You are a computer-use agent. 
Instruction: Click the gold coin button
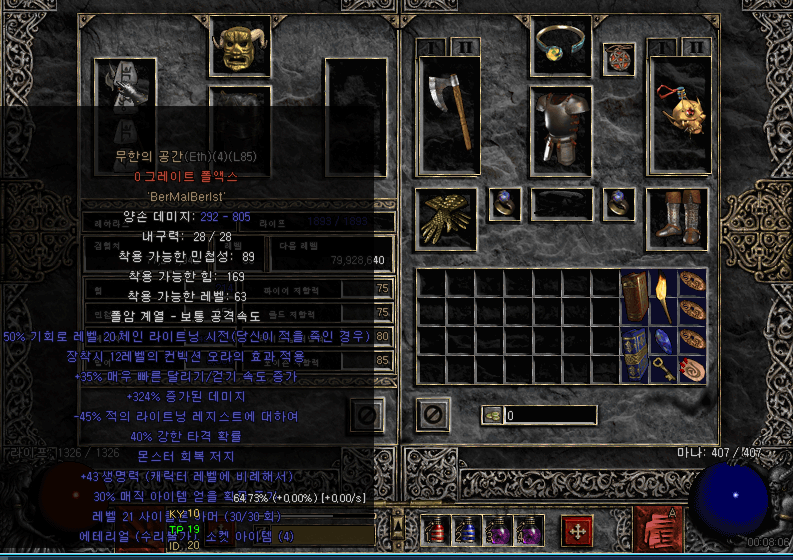pos(492,415)
